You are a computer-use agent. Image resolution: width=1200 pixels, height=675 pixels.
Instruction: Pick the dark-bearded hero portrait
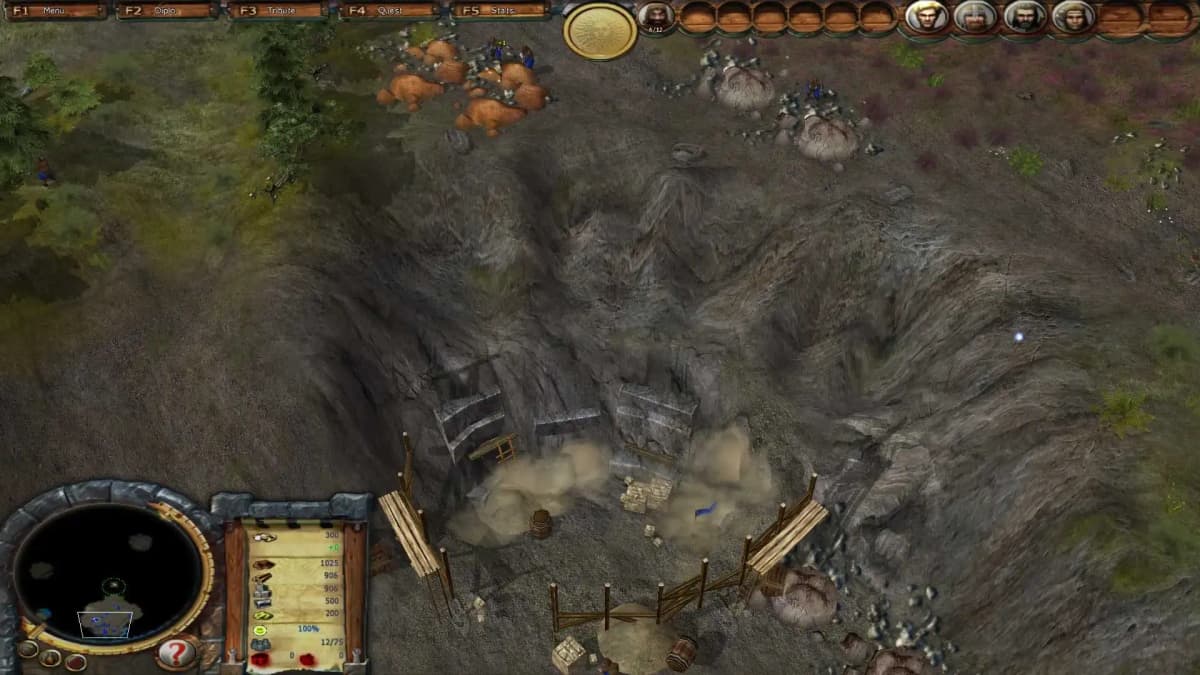point(1024,17)
